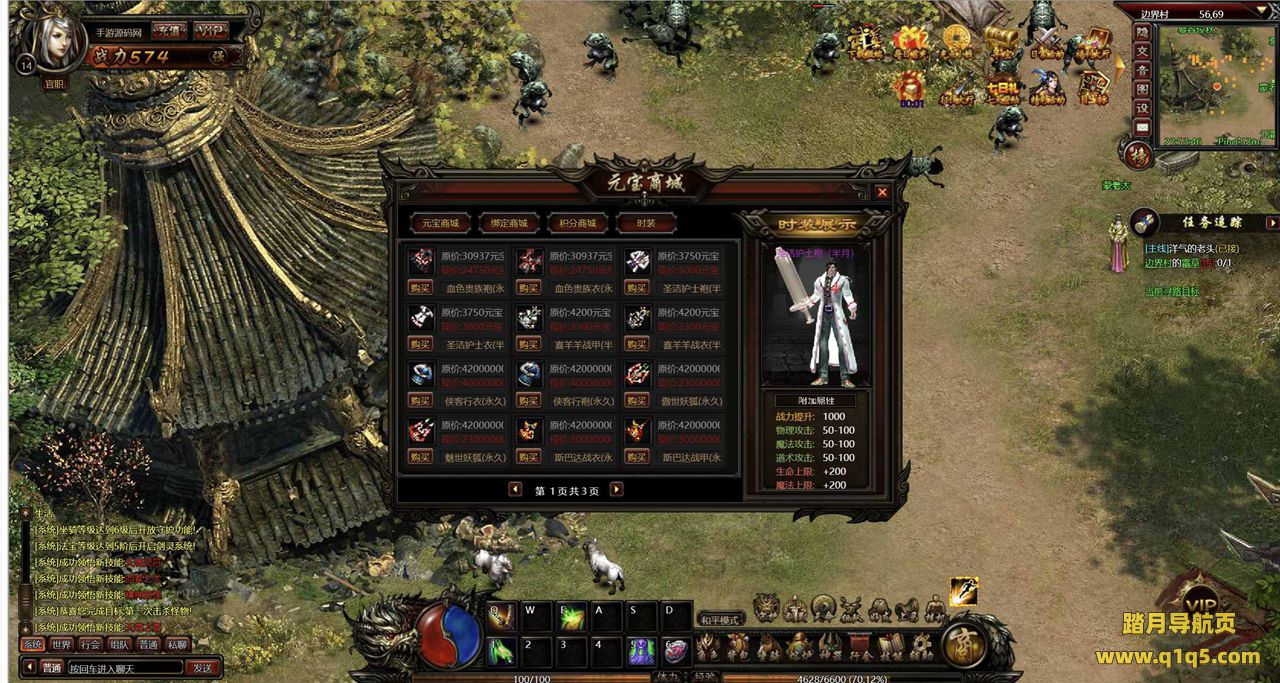Image resolution: width=1280 pixels, height=683 pixels.
Task: Open the 七日礼 seven-day gift icon
Action: click(x=1003, y=89)
